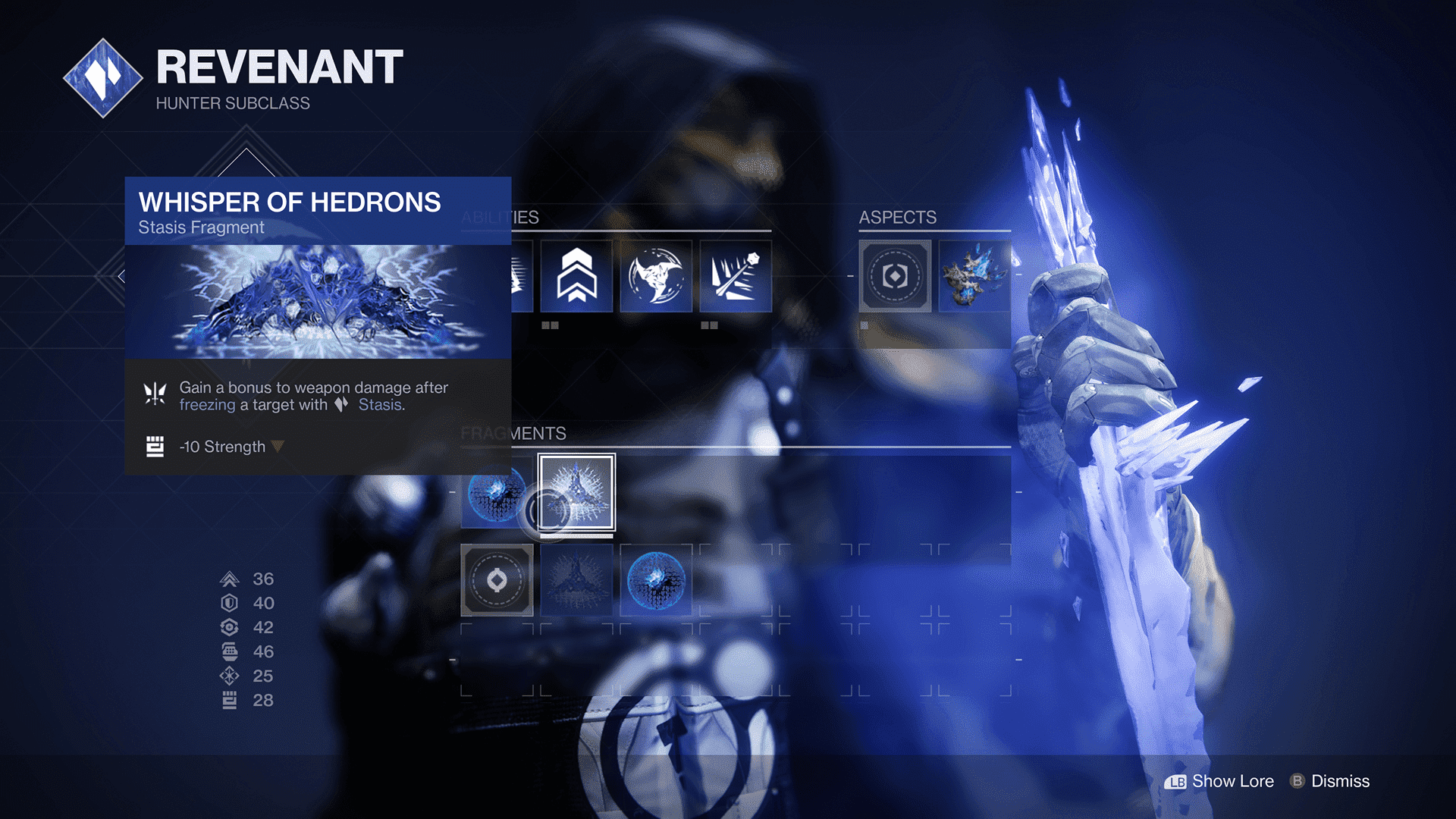Select the Withering Blade melee icon
Viewport: 1456px width, 819px height.
click(655, 276)
